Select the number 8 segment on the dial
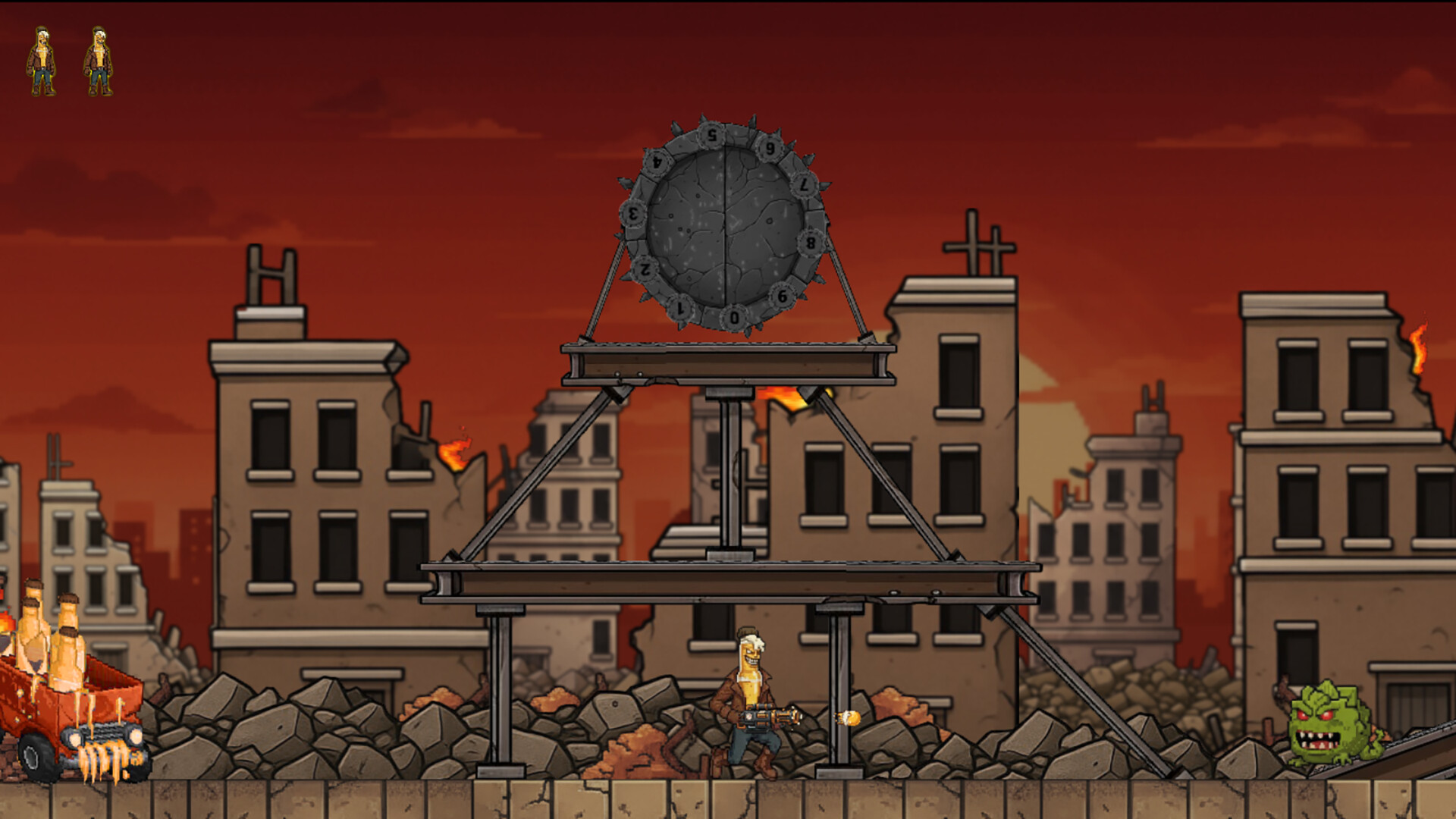The width and height of the screenshot is (1456, 819). (810, 243)
